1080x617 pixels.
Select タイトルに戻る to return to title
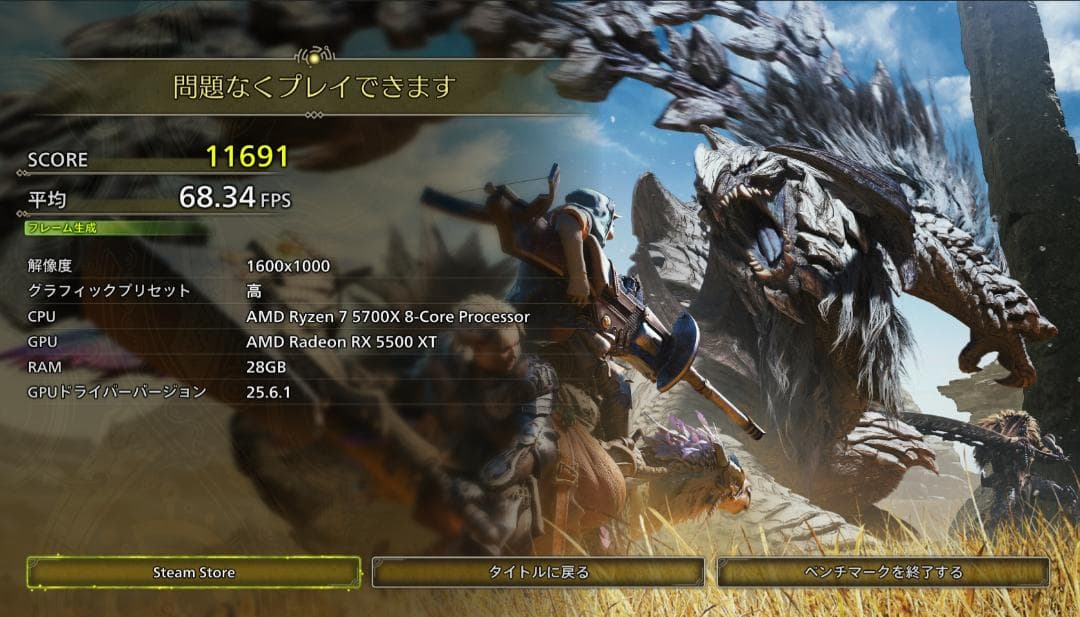tap(538, 572)
